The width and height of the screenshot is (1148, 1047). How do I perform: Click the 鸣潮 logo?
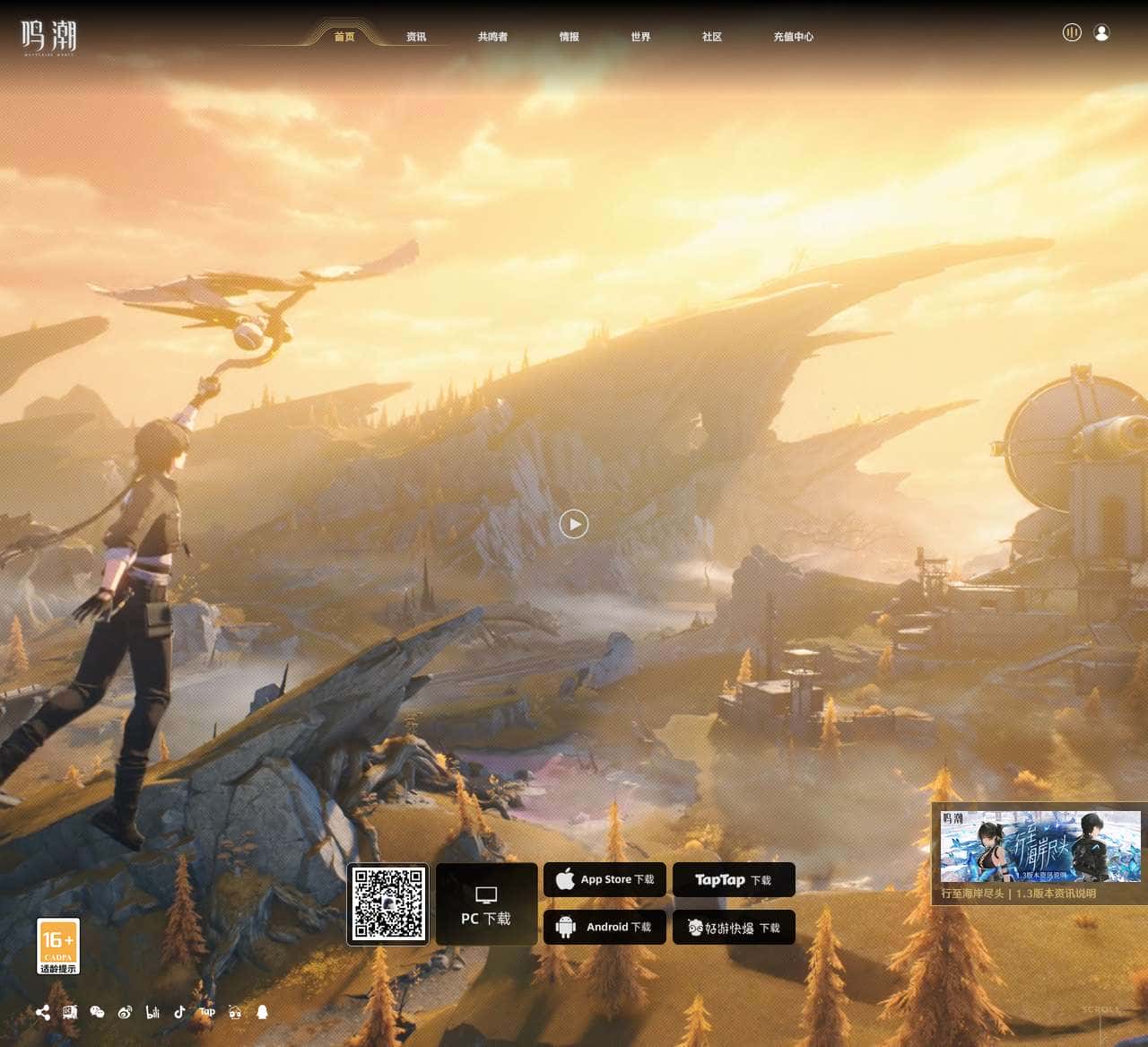(x=49, y=37)
